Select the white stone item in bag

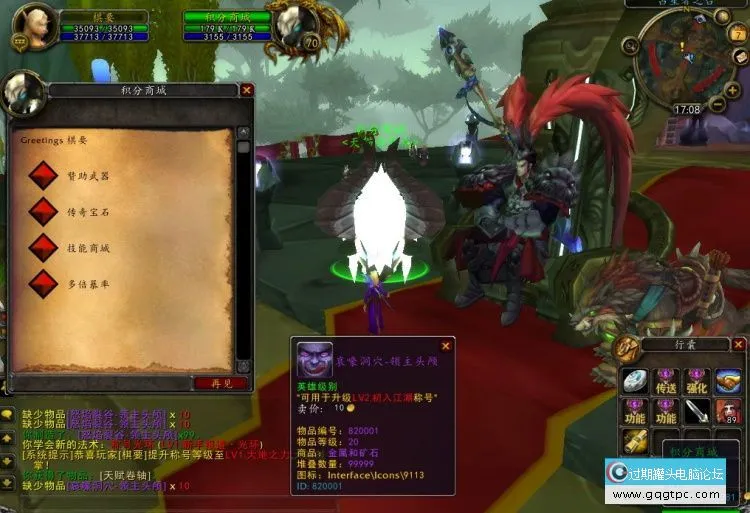point(635,381)
